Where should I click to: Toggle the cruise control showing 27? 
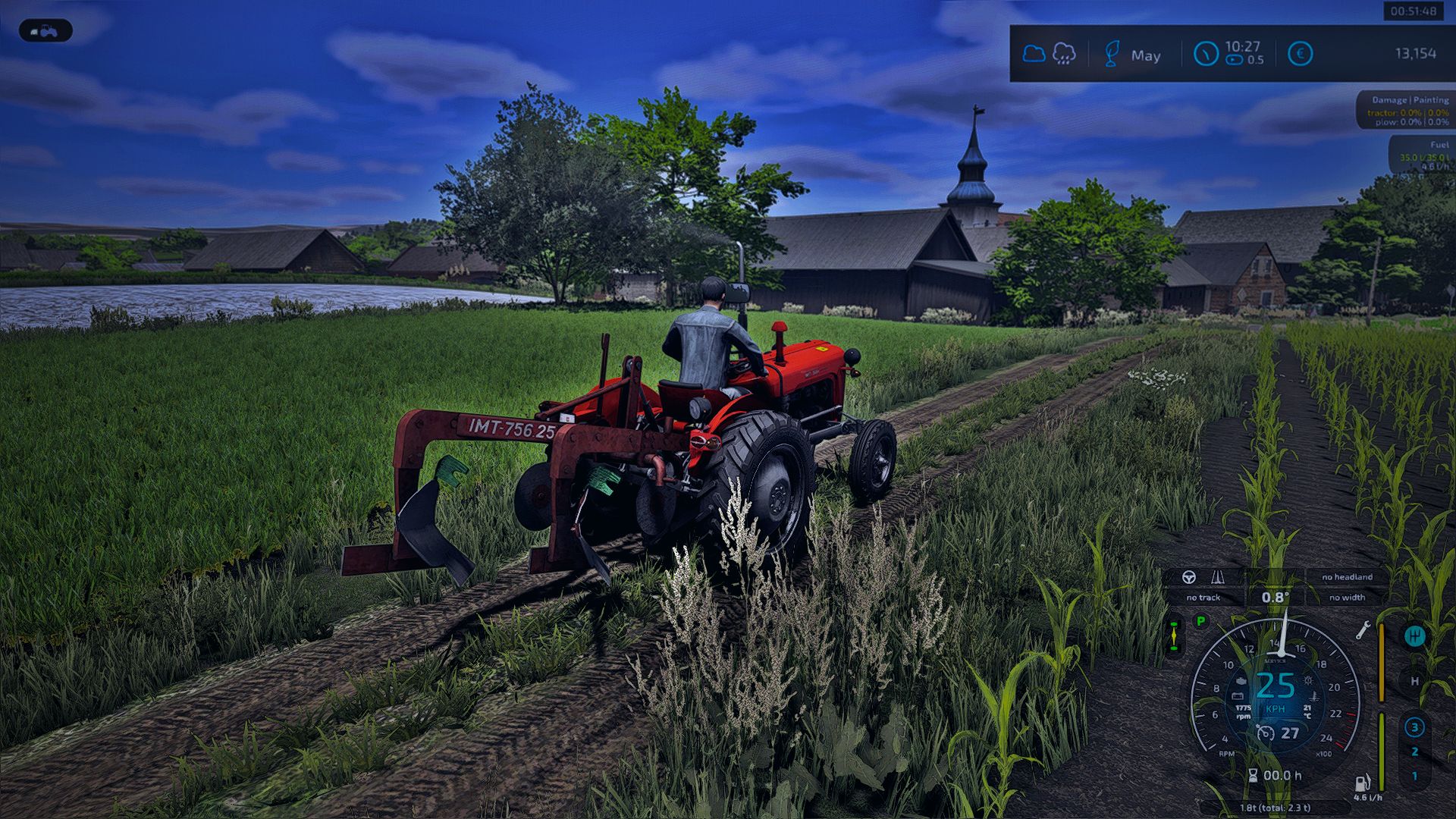1277,732
